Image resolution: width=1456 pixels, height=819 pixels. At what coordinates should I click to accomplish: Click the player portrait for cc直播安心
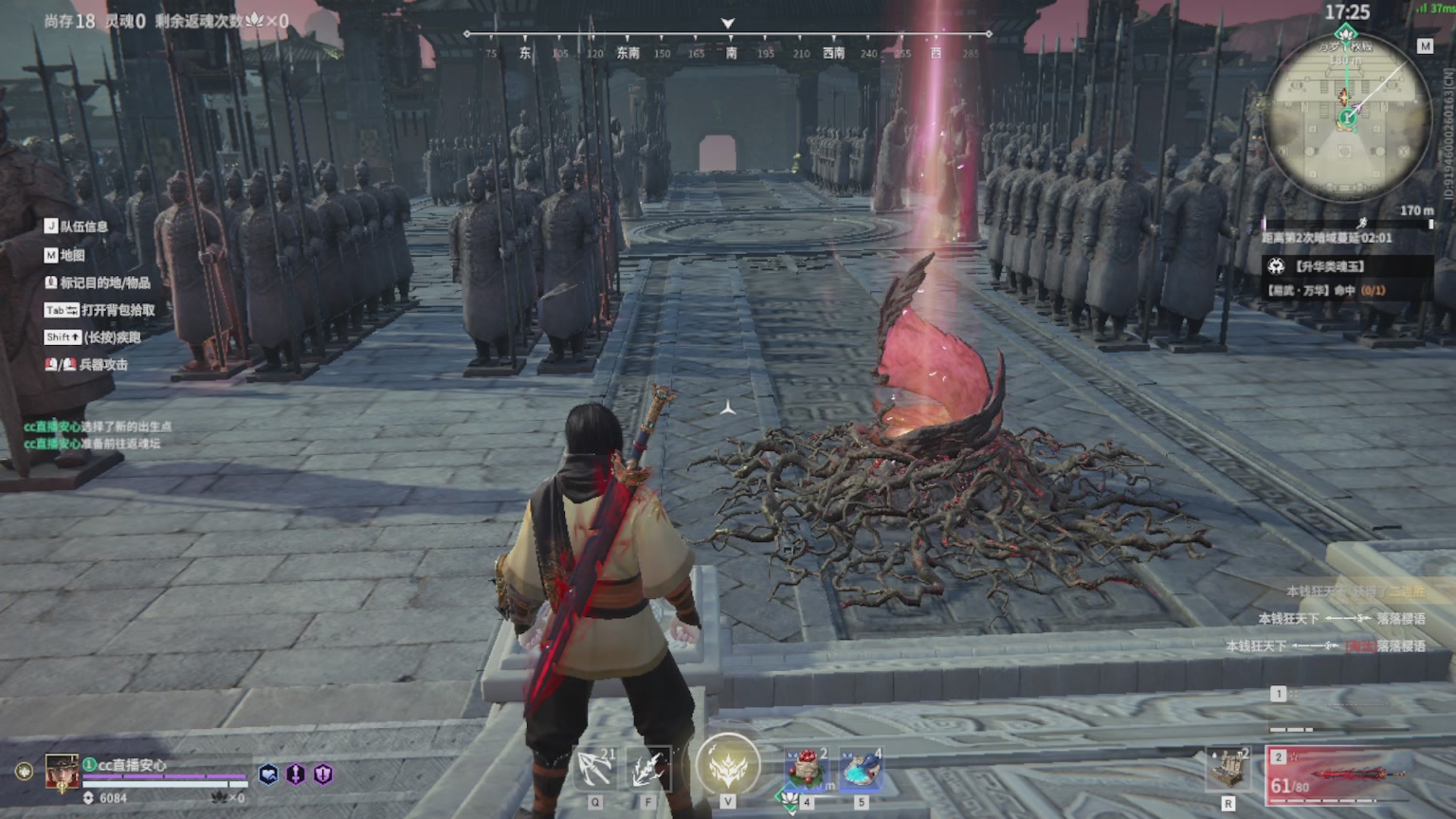63,773
